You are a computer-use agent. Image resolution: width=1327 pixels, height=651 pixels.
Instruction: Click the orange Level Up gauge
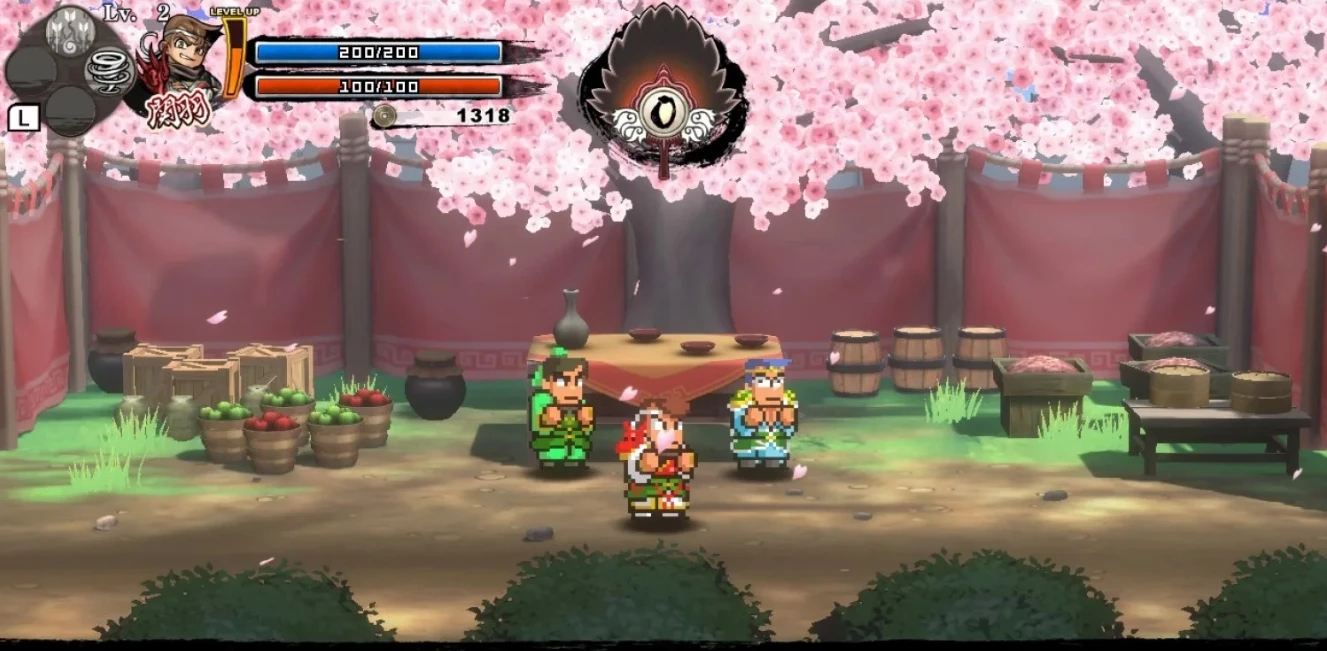tap(235, 58)
